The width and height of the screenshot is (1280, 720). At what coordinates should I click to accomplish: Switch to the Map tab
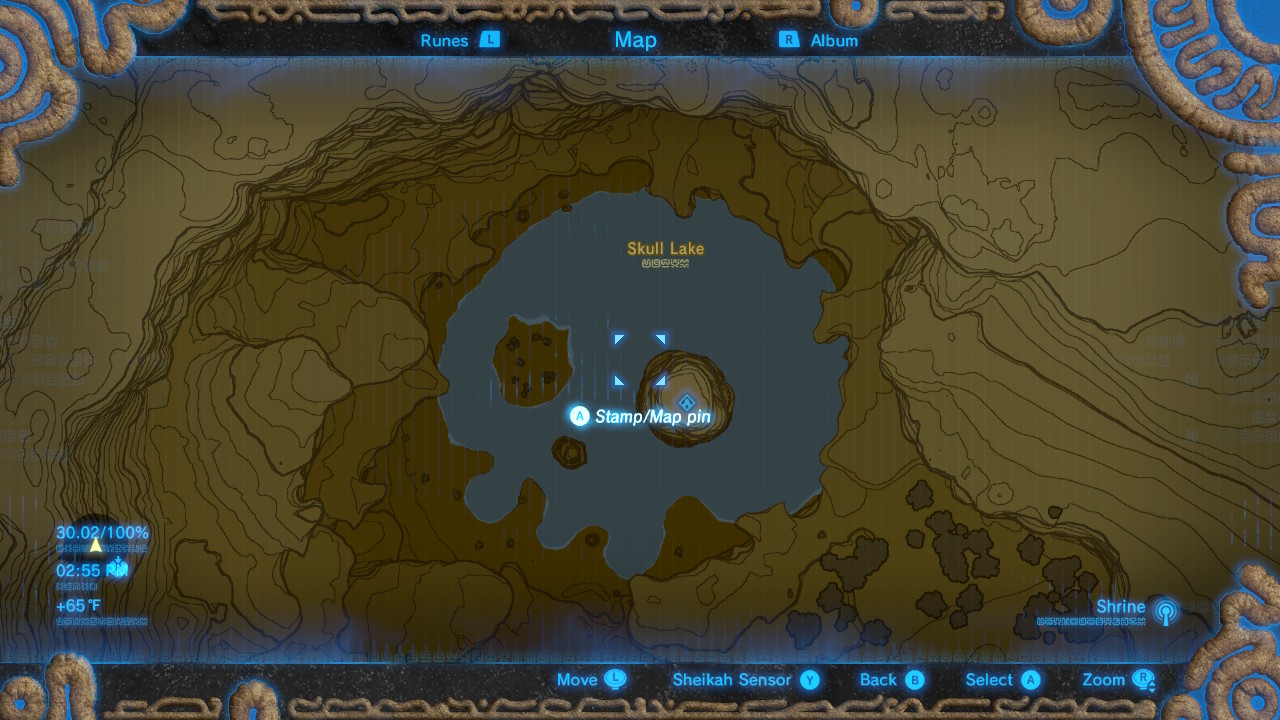pyautogui.click(x=637, y=40)
